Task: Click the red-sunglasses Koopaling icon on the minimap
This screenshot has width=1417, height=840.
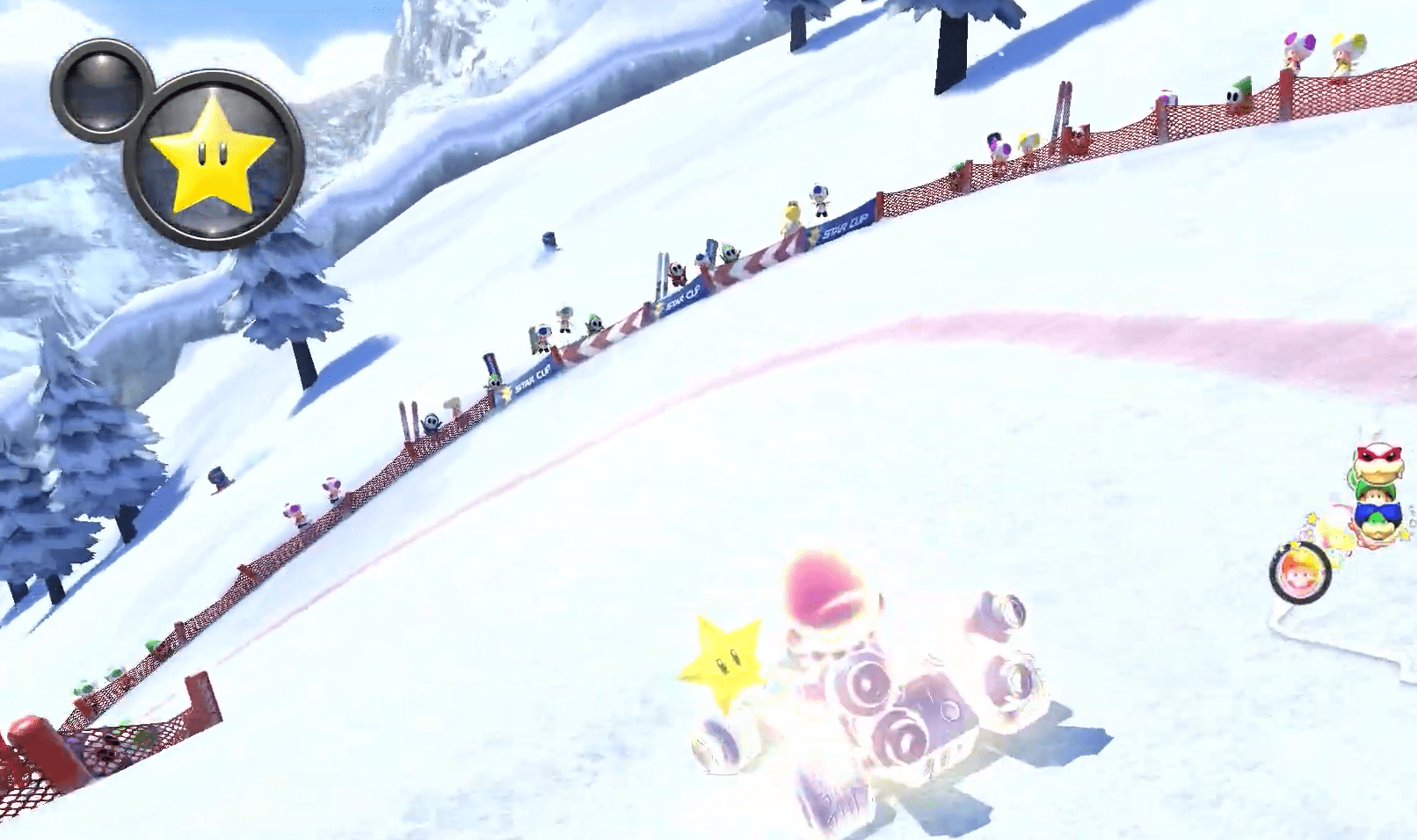Action: pos(1377,461)
